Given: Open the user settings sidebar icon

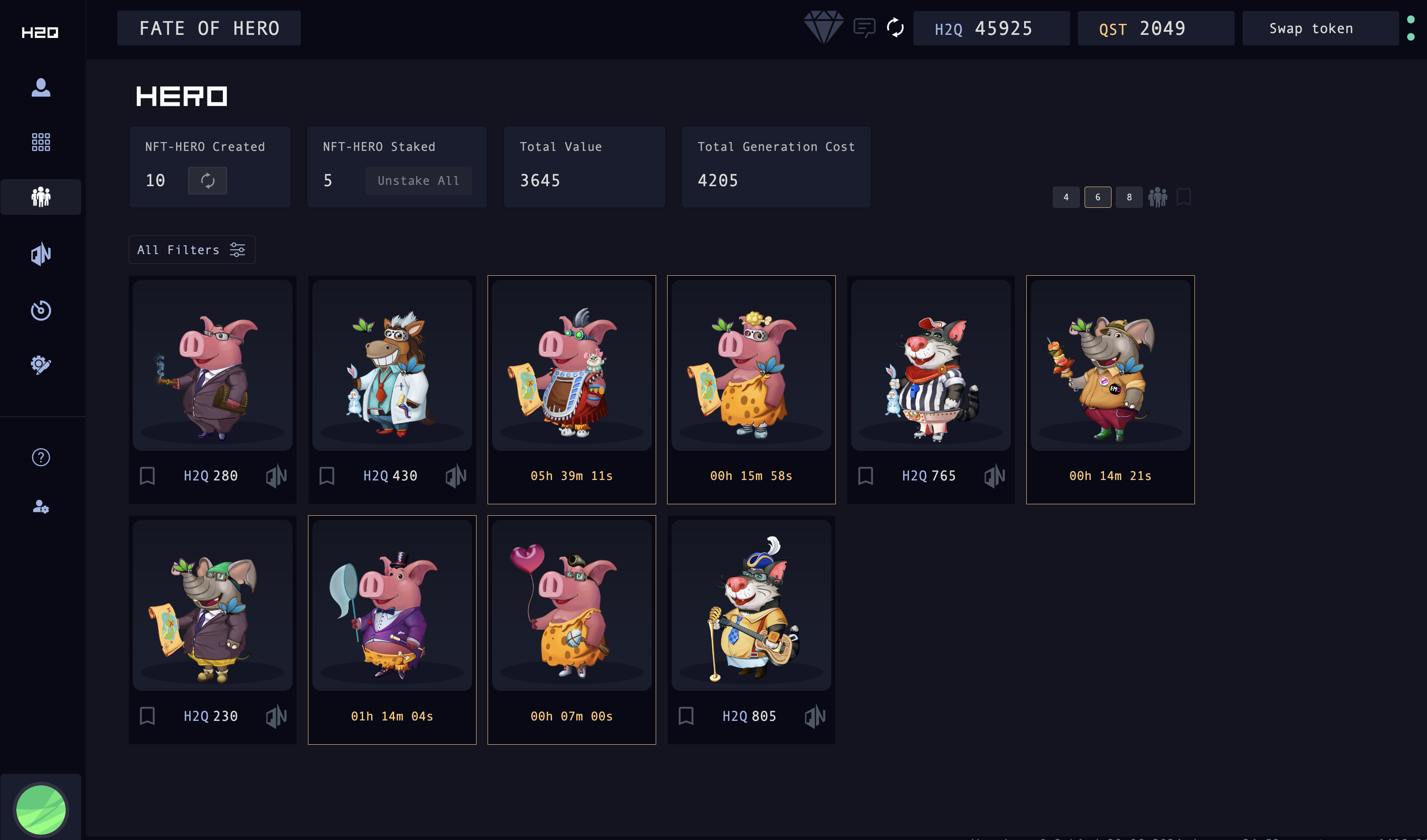Looking at the screenshot, I should [41, 506].
